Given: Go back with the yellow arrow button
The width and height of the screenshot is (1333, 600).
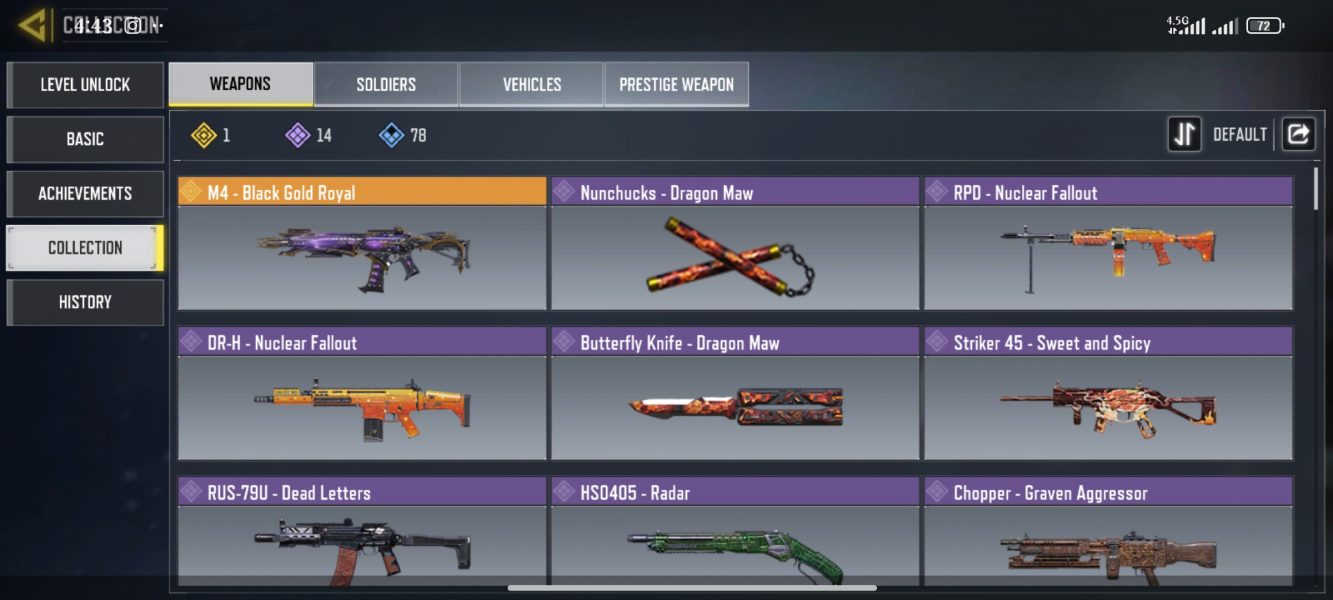Looking at the screenshot, I should click(x=32, y=26).
